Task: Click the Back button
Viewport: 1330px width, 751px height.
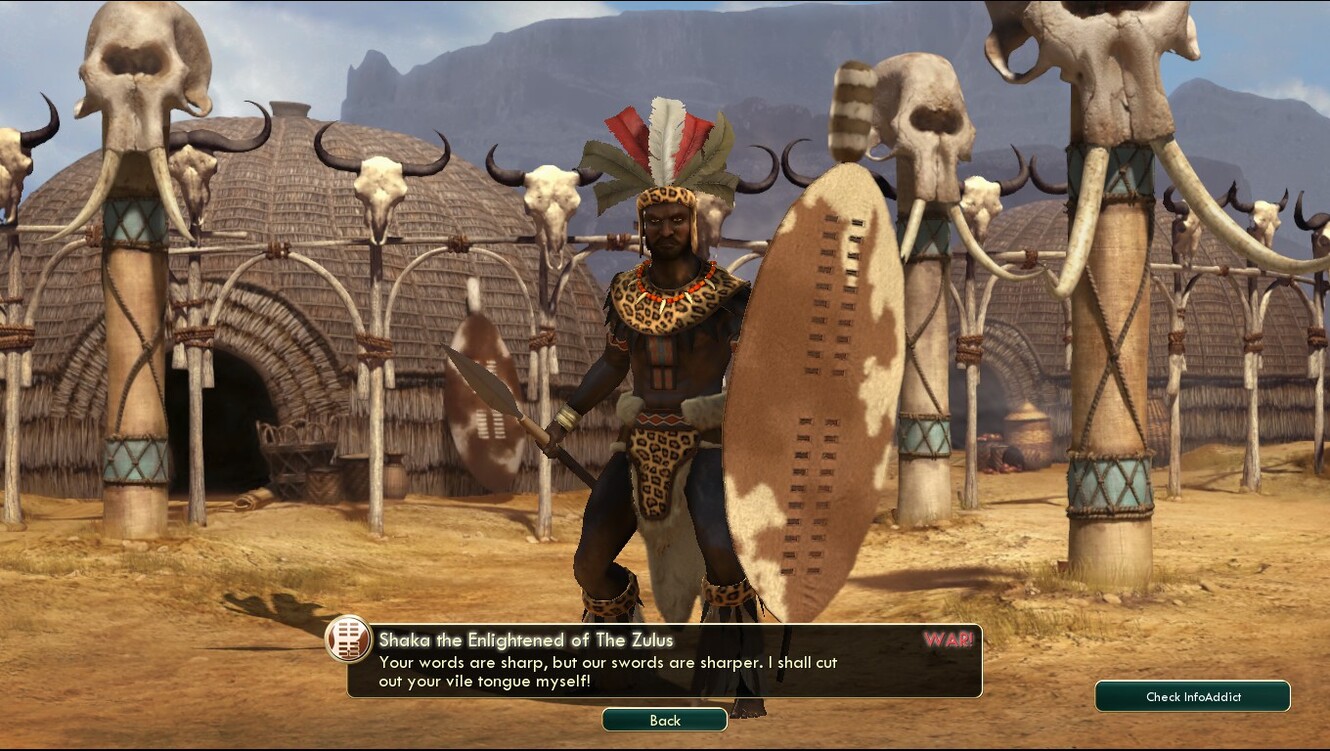Action: pyautogui.click(x=664, y=720)
